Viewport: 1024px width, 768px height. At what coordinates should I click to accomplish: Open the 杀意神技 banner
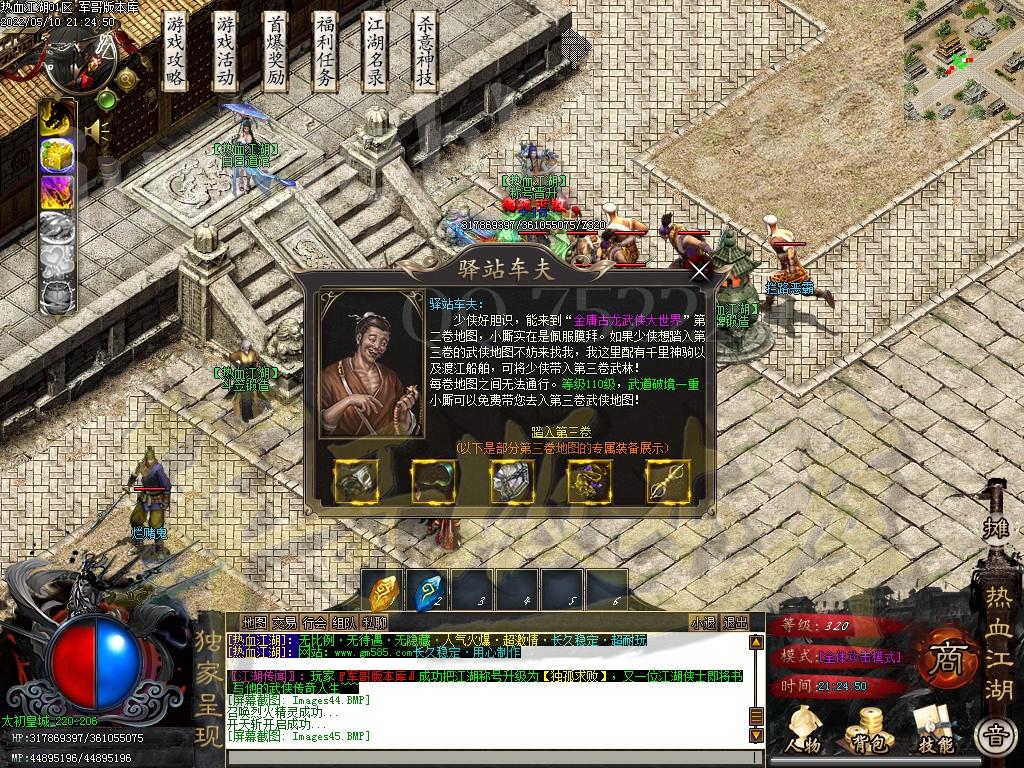point(426,51)
